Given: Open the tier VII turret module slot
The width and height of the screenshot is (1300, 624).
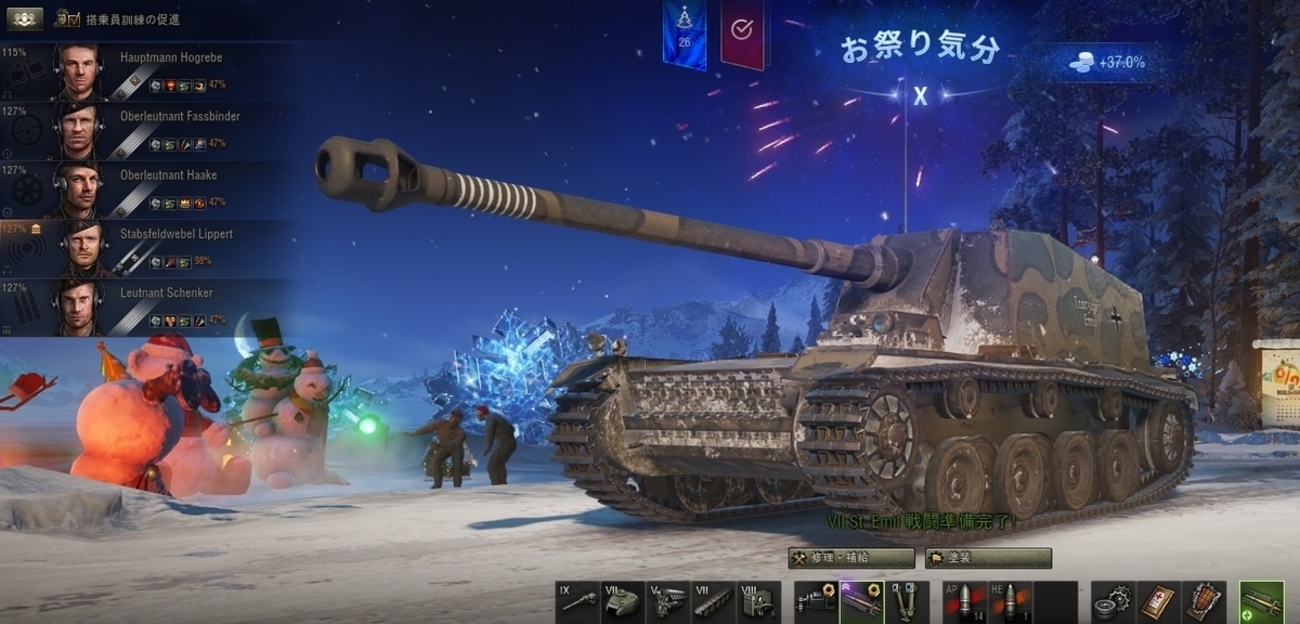Looking at the screenshot, I should click(x=623, y=601).
